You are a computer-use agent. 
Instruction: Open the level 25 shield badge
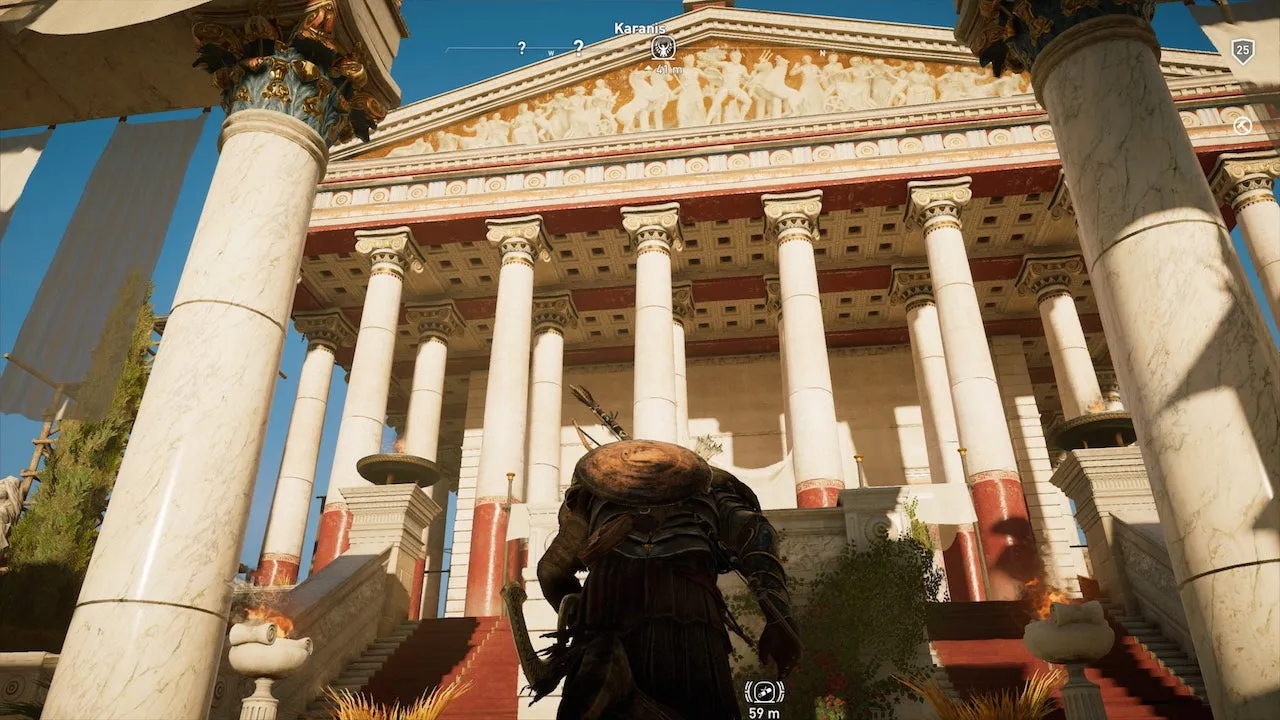pyautogui.click(x=1242, y=51)
